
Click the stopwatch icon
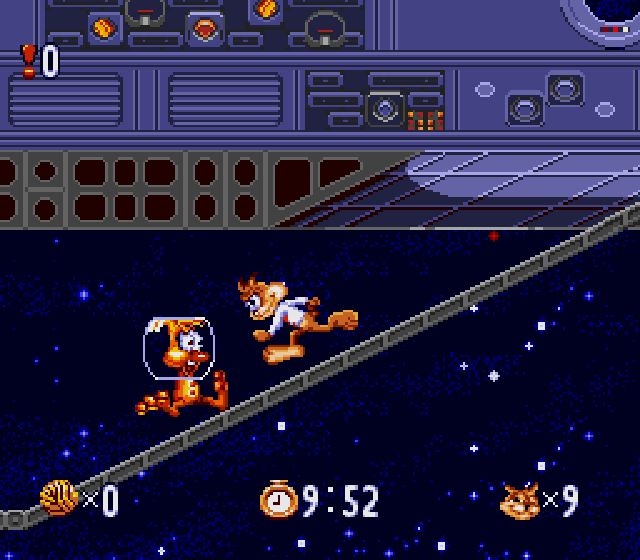278,498
